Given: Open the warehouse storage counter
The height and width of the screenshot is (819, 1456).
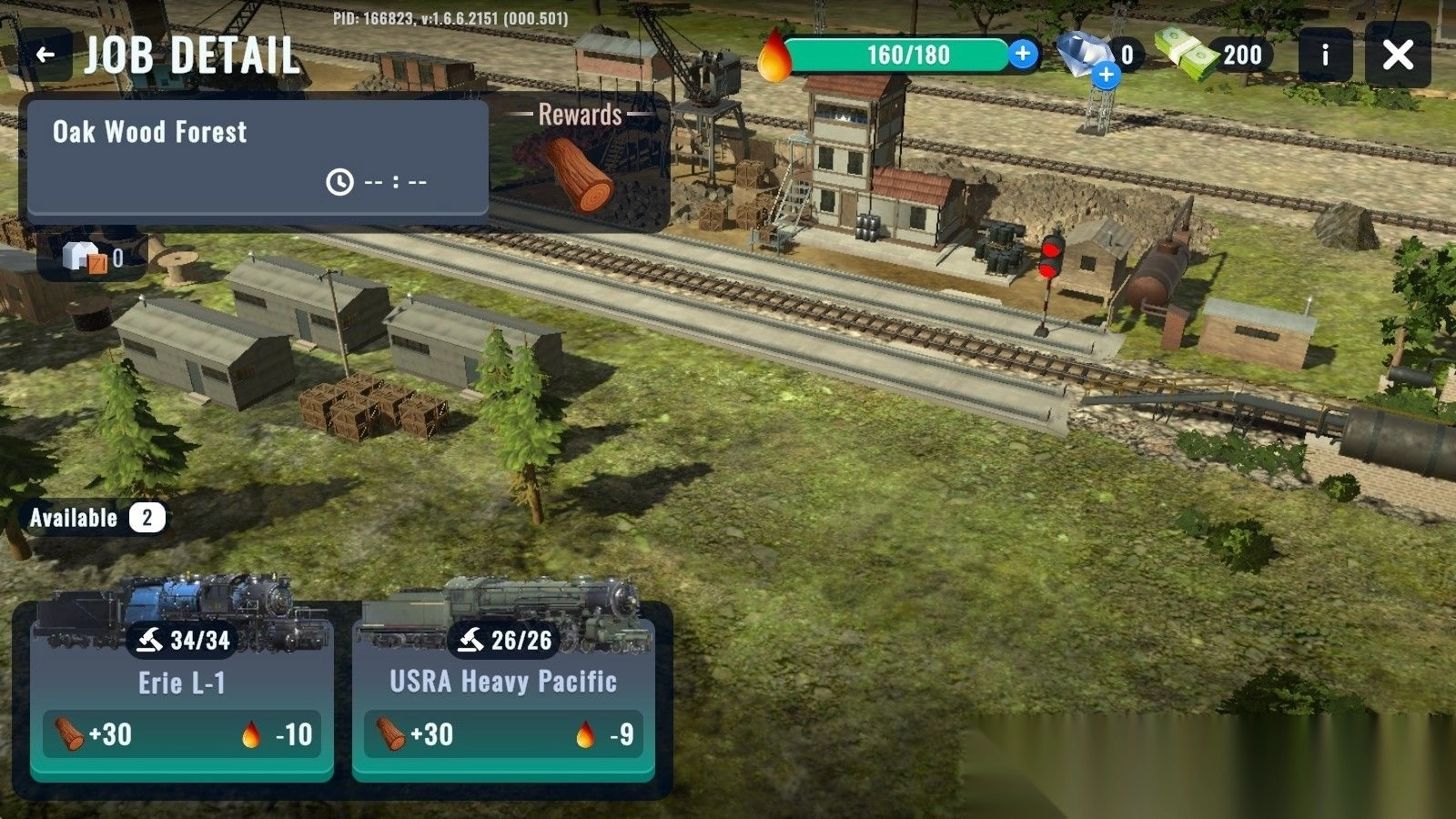Looking at the screenshot, I should [93, 258].
